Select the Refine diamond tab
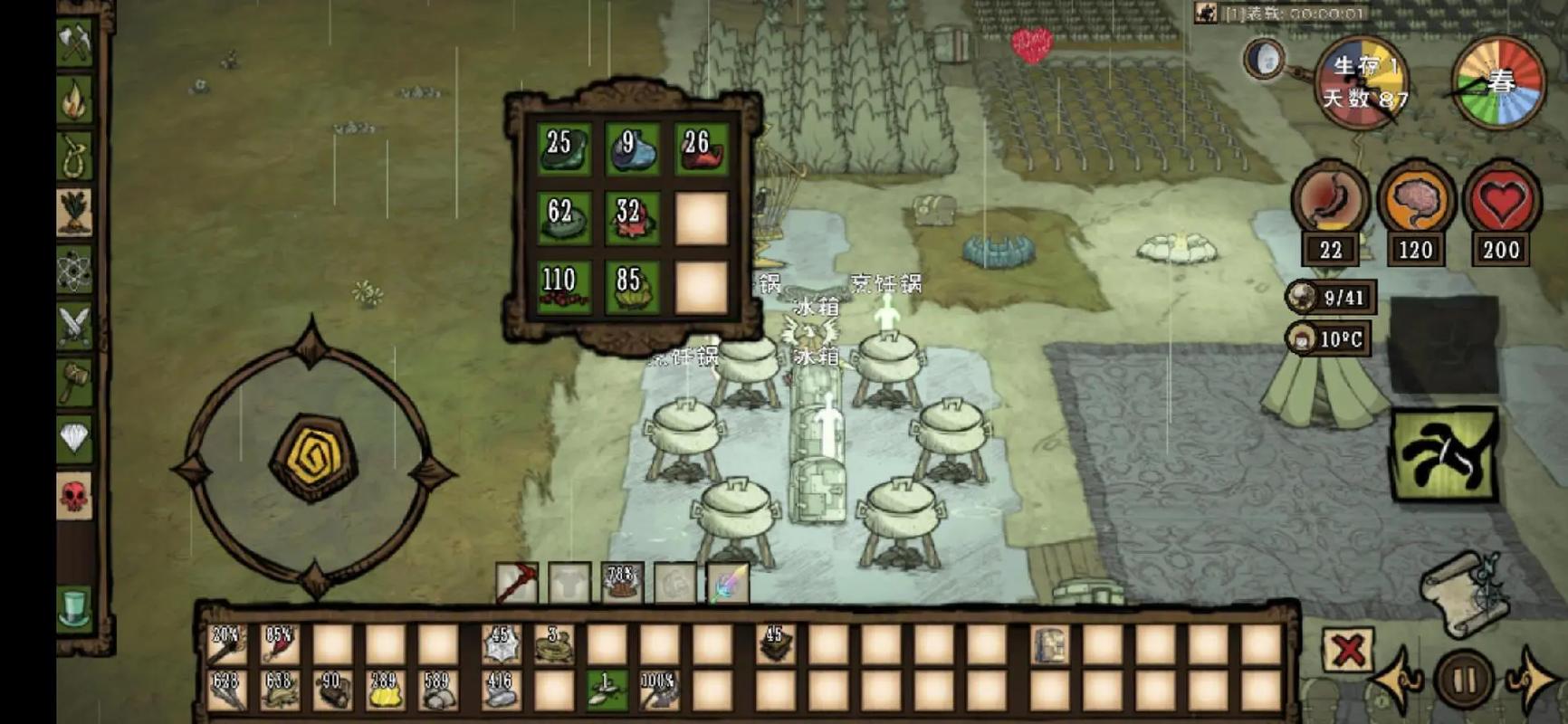Screen dimensions: 1568x724 click(74, 438)
